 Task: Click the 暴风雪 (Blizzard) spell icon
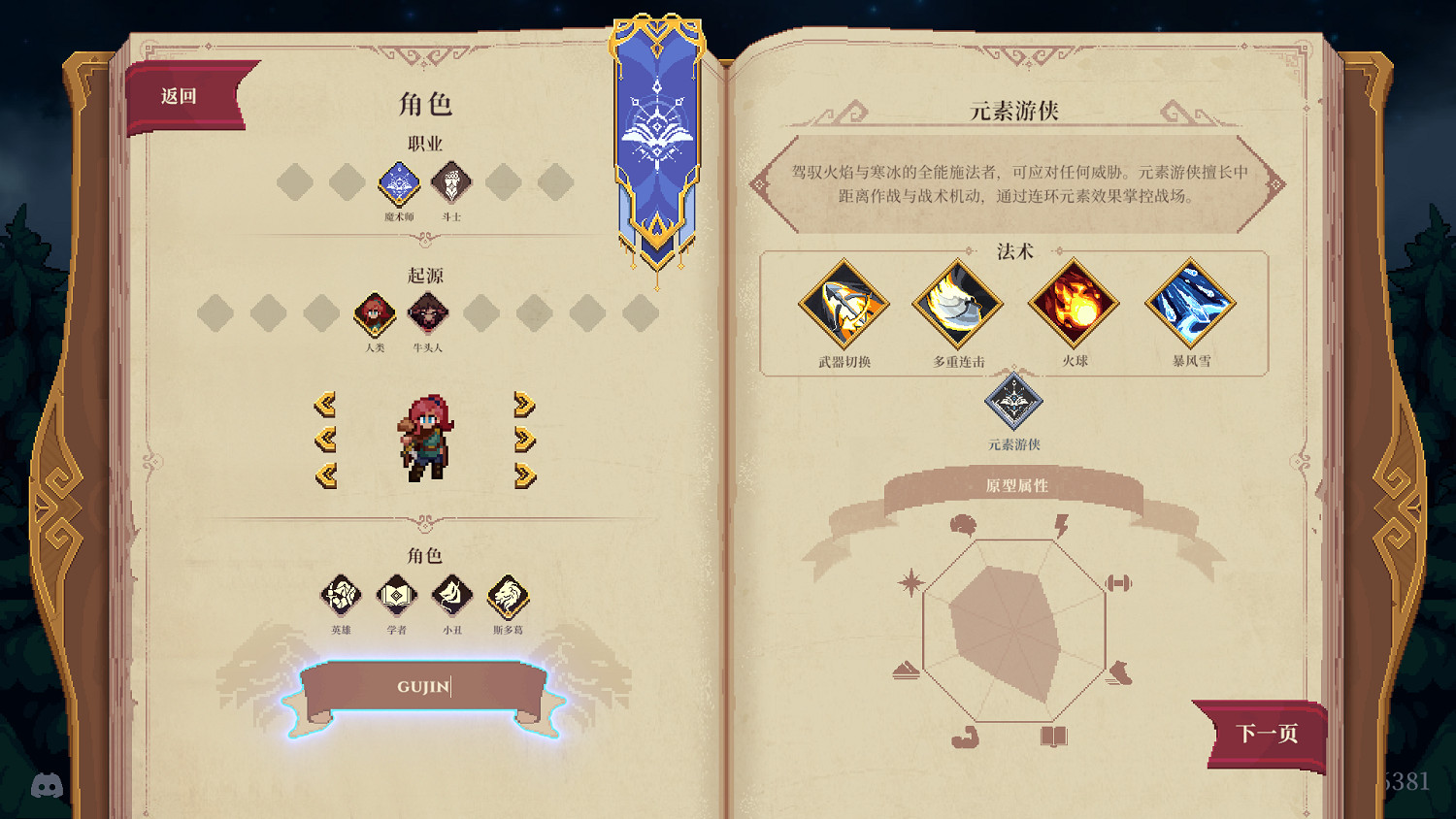(1190, 304)
